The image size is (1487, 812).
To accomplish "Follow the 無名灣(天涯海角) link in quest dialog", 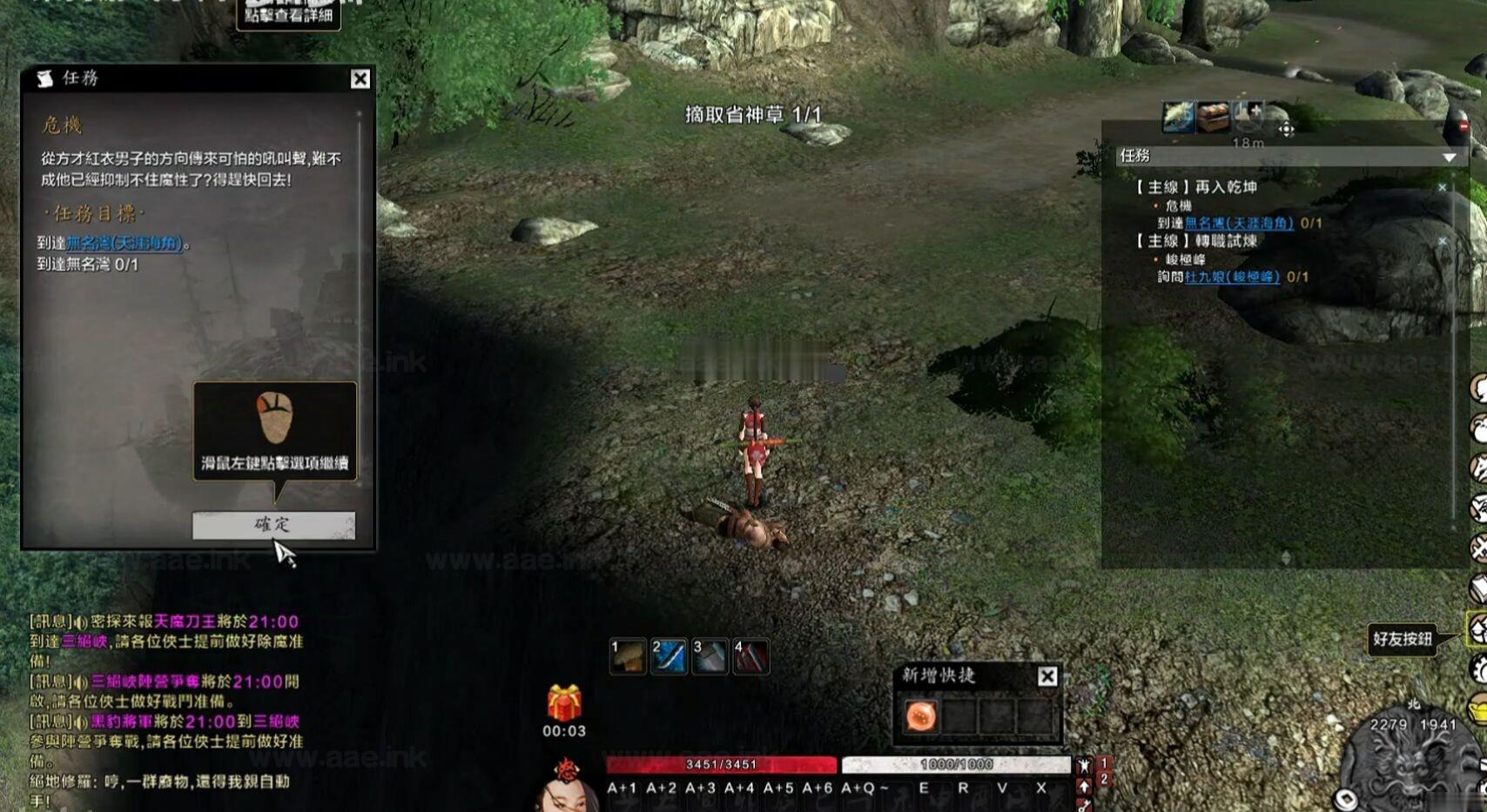I will (124, 243).
